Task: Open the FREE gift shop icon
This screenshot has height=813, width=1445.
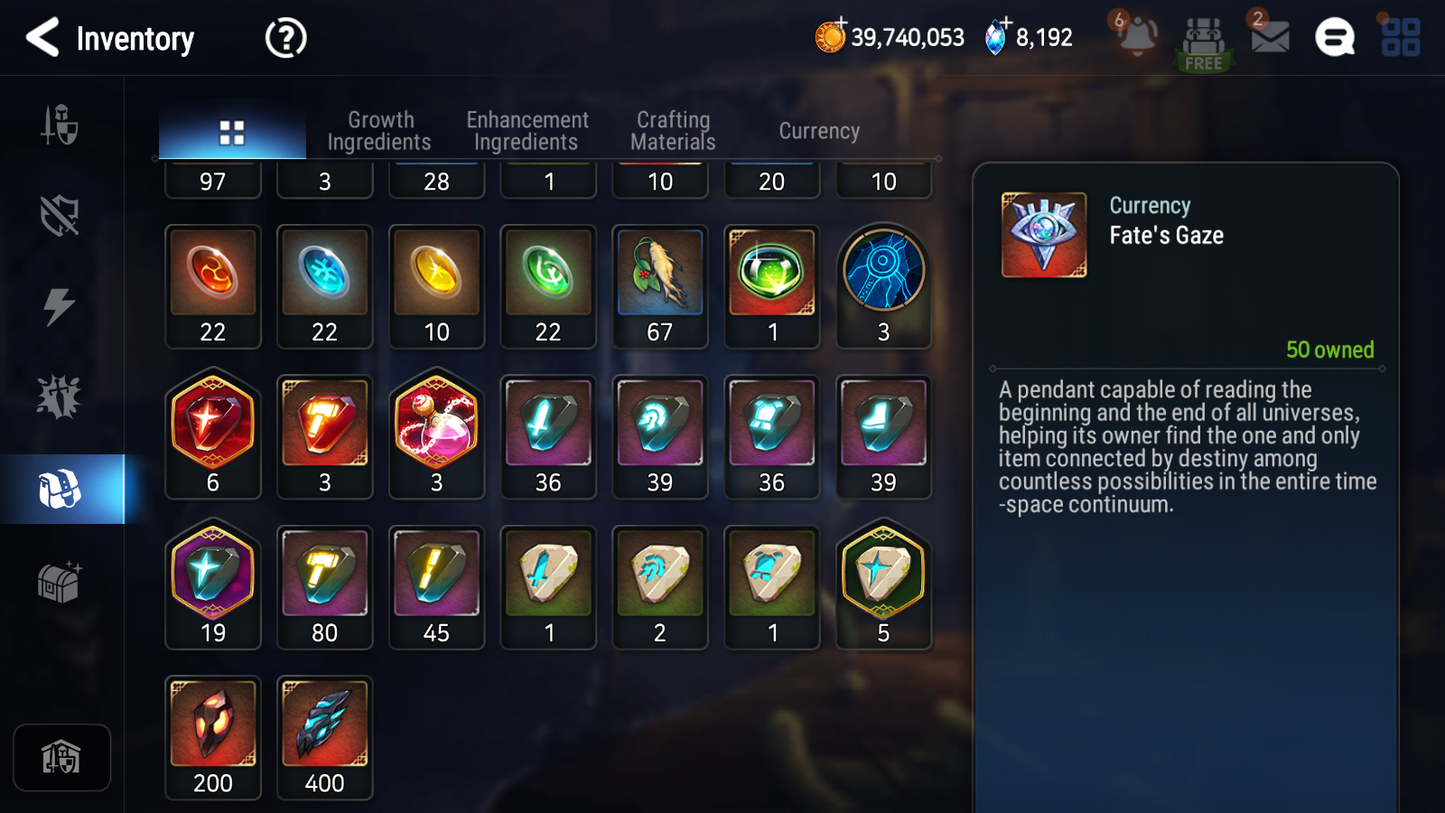Action: [x=1203, y=43]
